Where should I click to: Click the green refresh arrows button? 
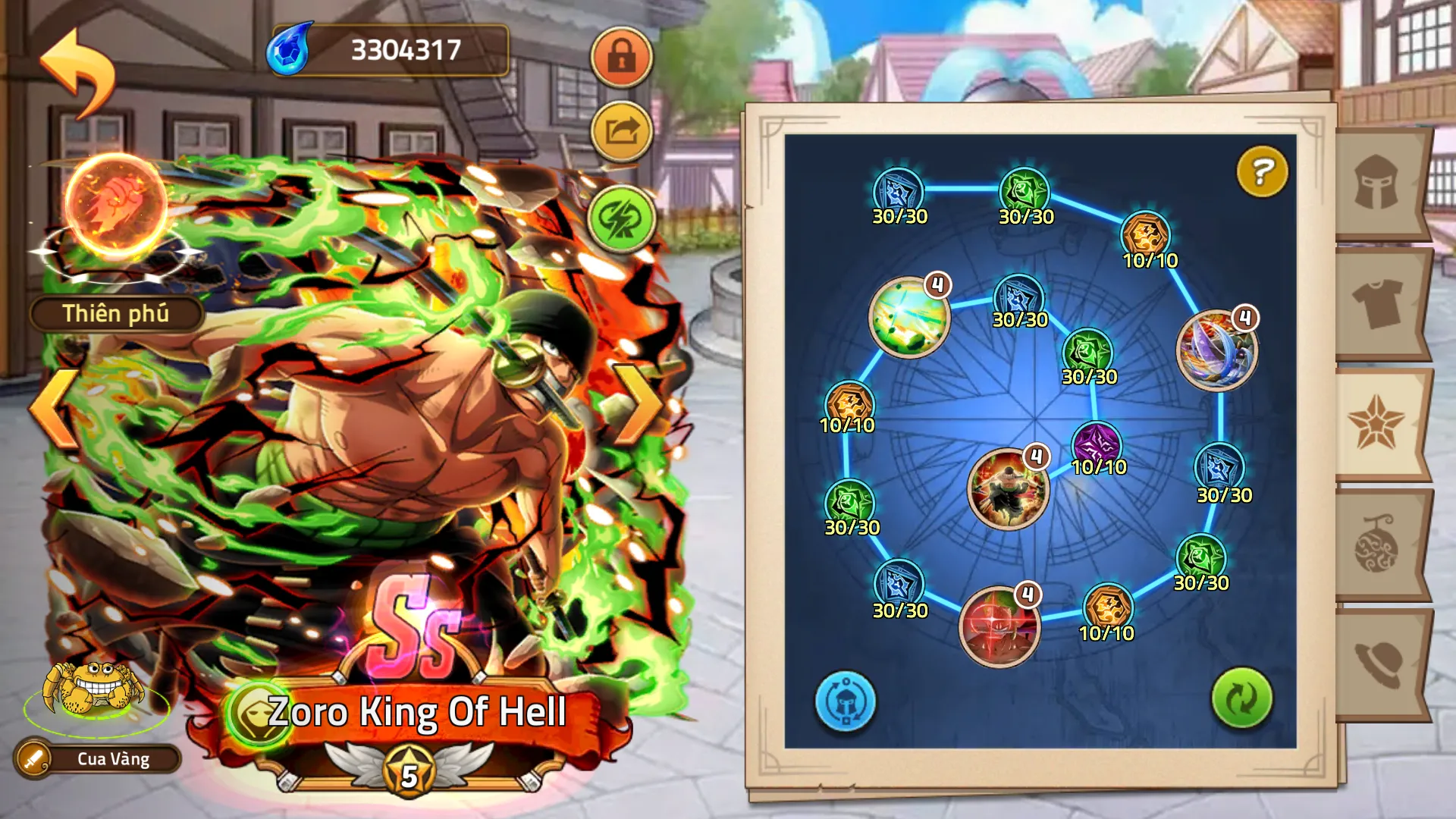1241,698
